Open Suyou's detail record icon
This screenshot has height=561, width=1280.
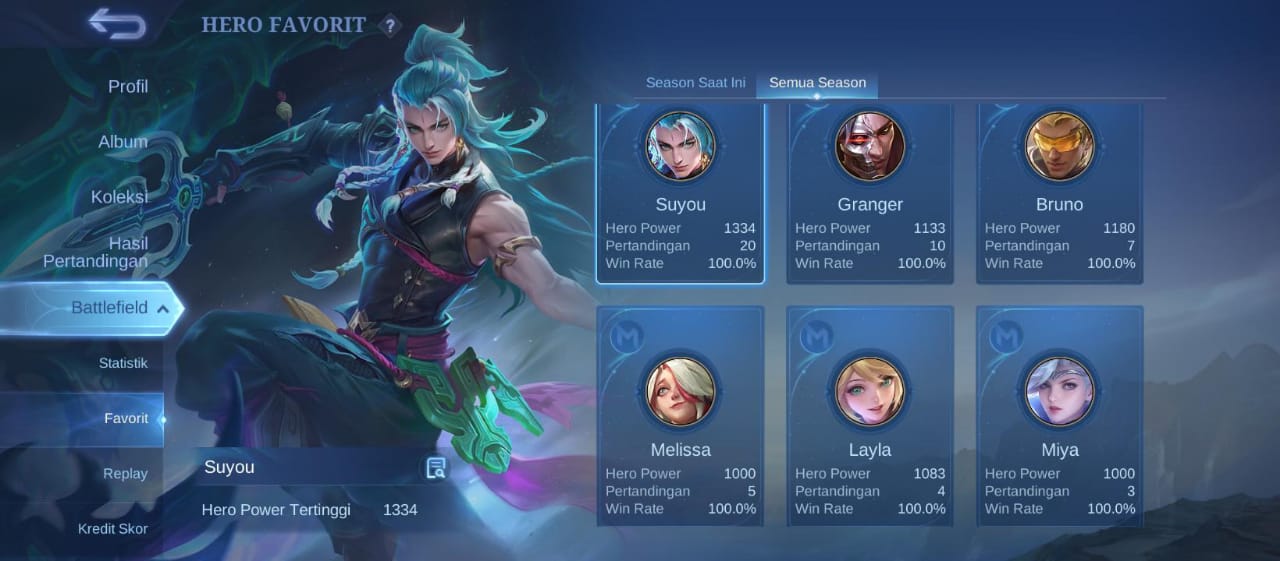(436, 468)
